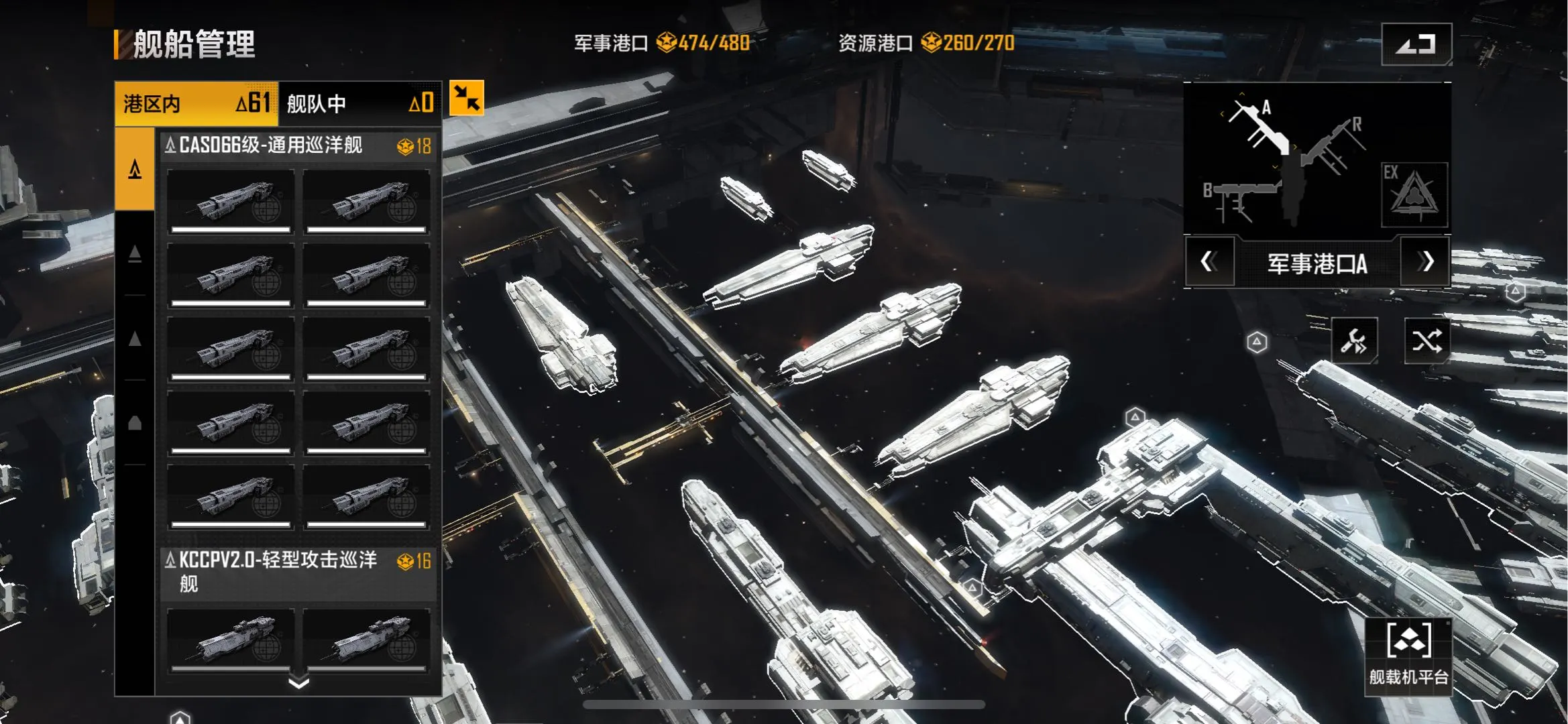Show more ships with the down chevron
This screenshot has height=724, width=1568.
pyautogui.click(x=298, y=682)
